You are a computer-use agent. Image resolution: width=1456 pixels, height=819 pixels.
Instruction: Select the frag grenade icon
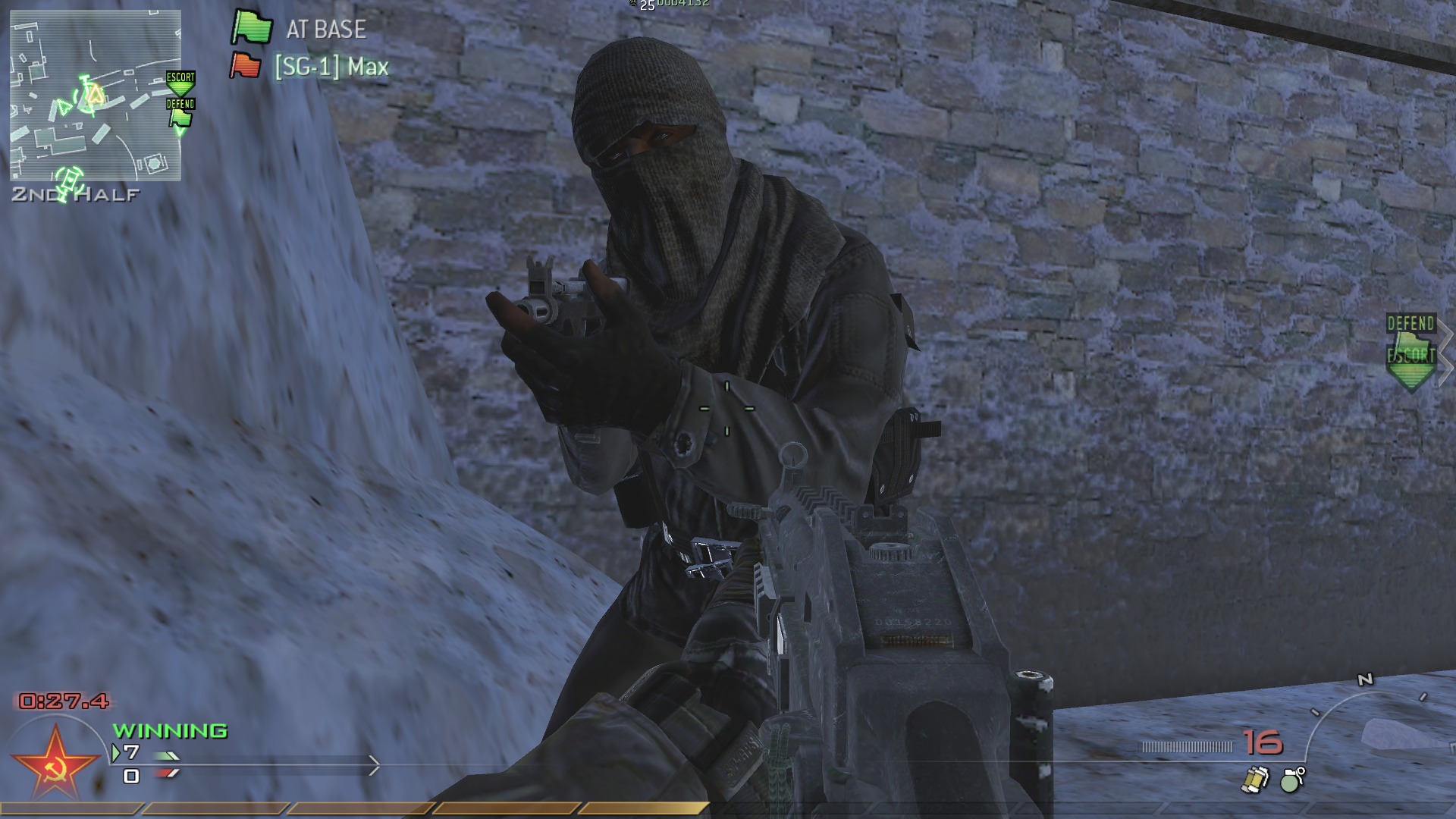(1289, 780)
